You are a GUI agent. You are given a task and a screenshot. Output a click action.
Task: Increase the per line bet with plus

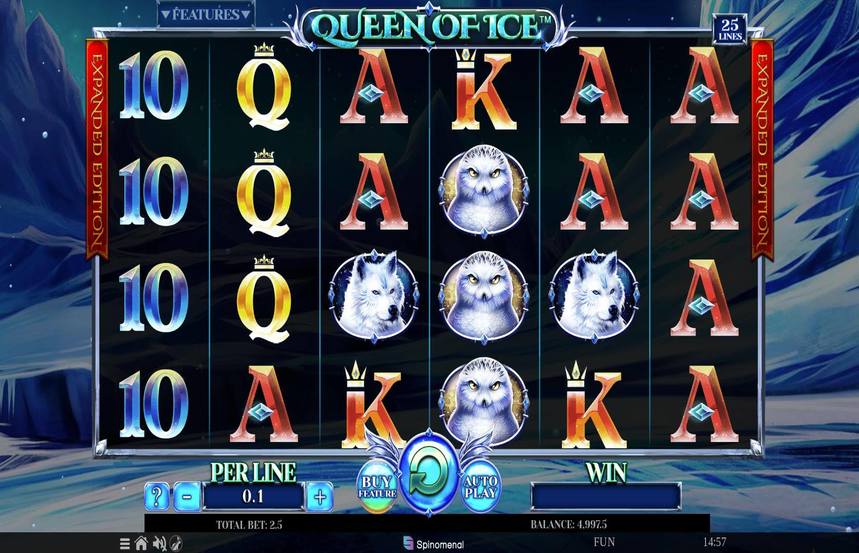click(x=319, y=495)
